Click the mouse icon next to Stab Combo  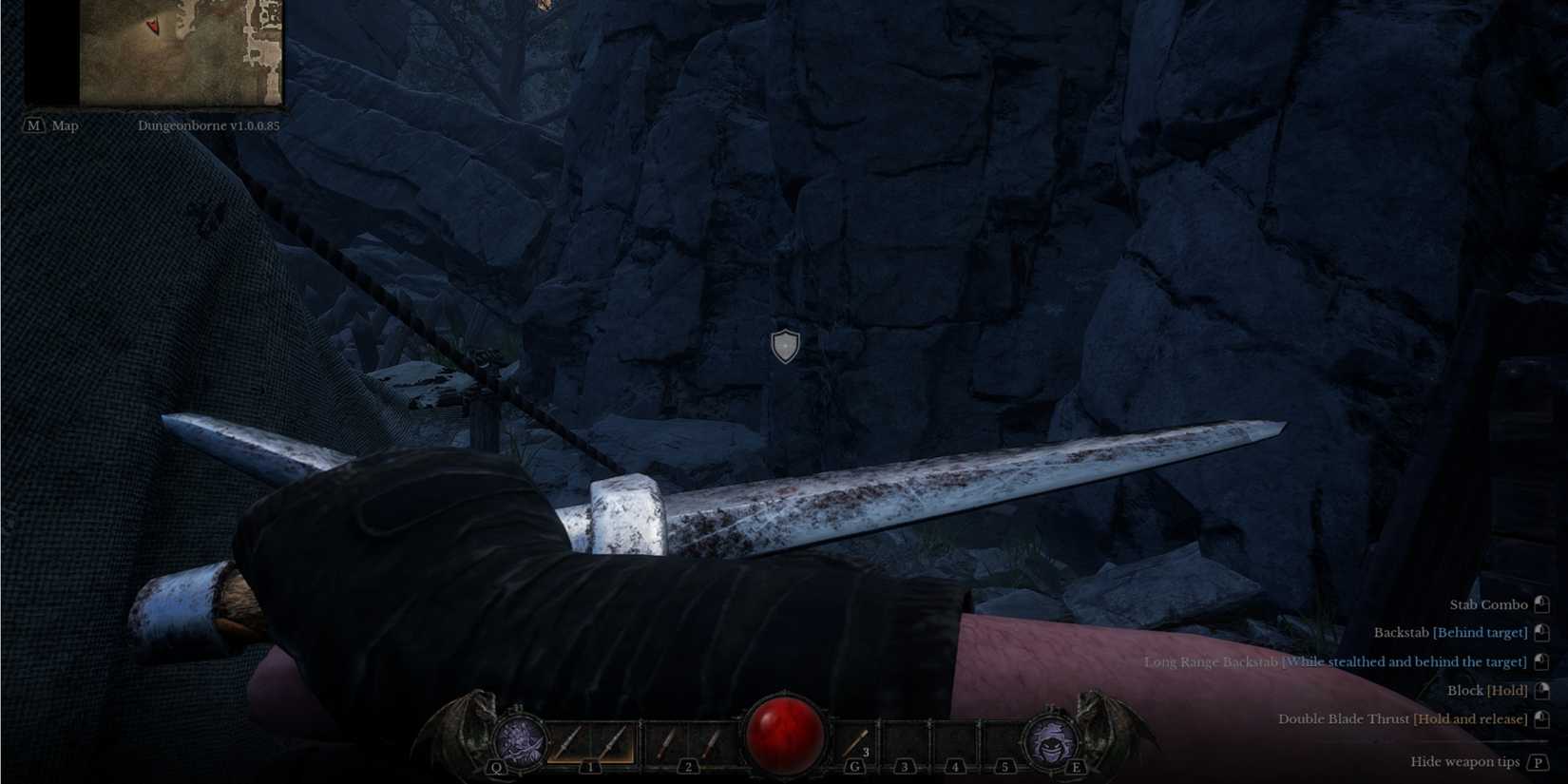click(x=1539, y=603)
